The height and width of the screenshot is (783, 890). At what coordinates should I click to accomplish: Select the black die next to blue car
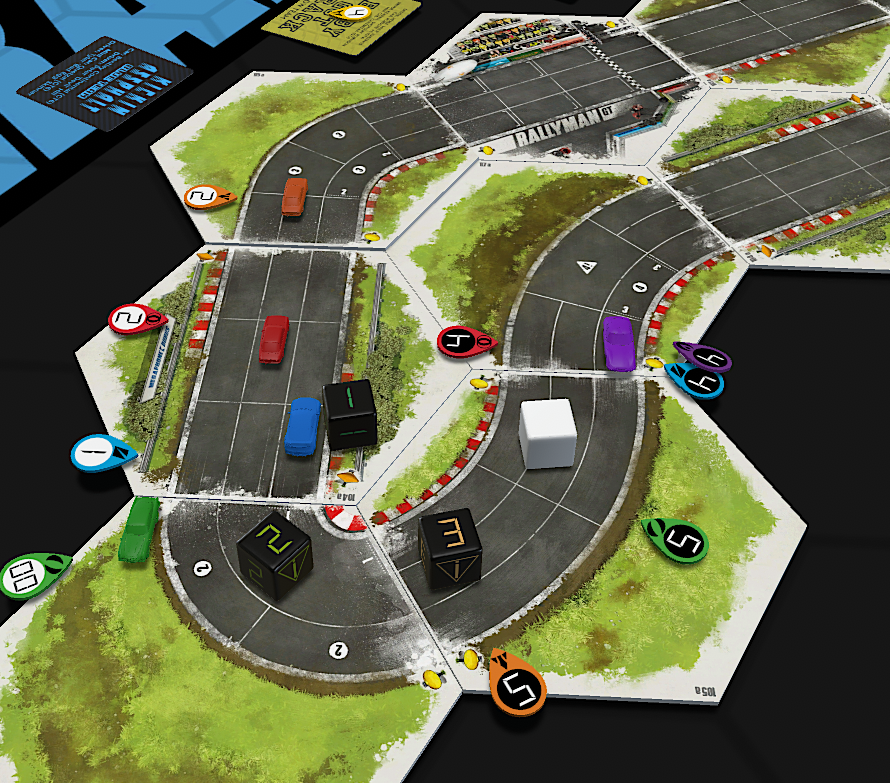[350, 412]
